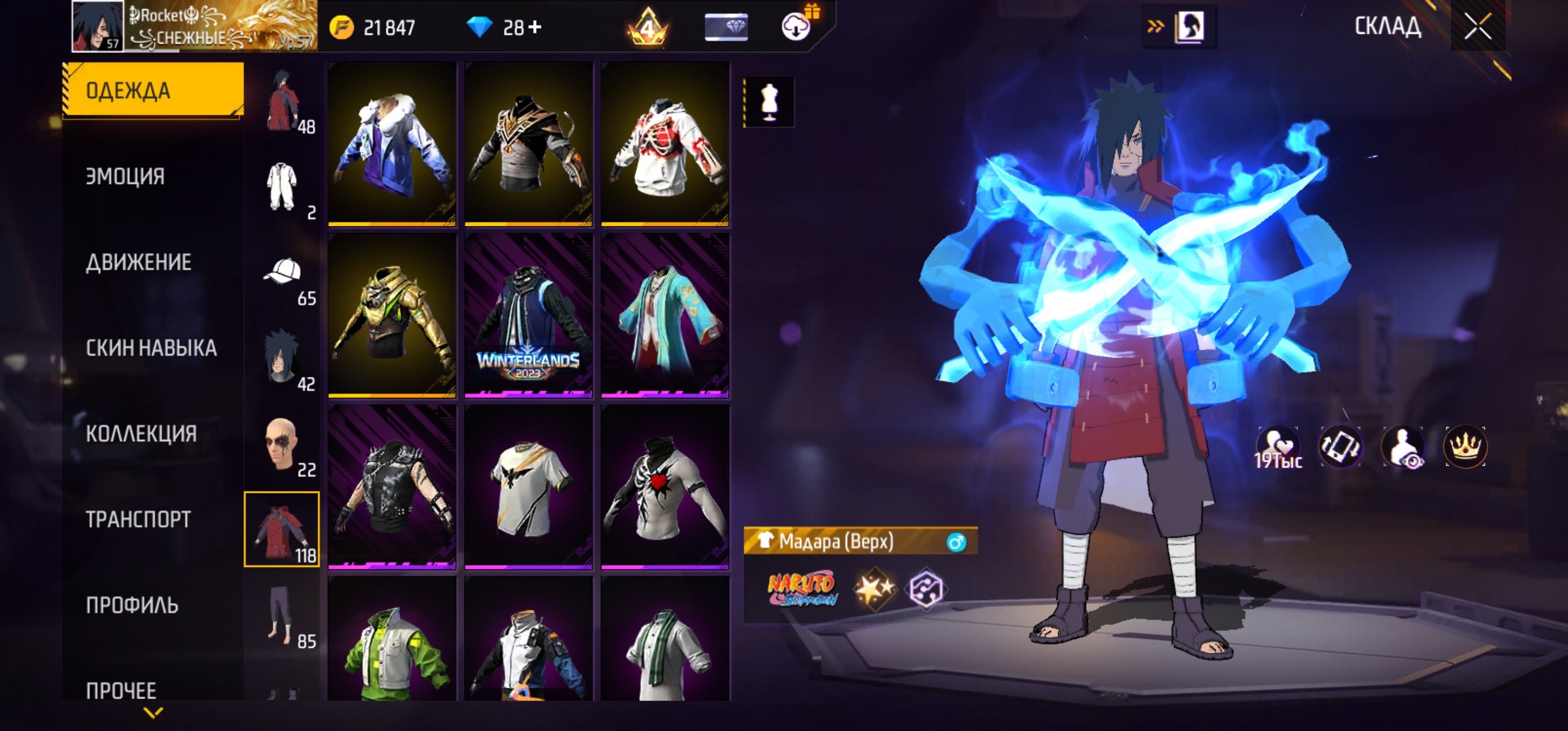The width and height of the screenshot is (1568, 731).
Task: Select the green and white jacket
Action: 392,645
